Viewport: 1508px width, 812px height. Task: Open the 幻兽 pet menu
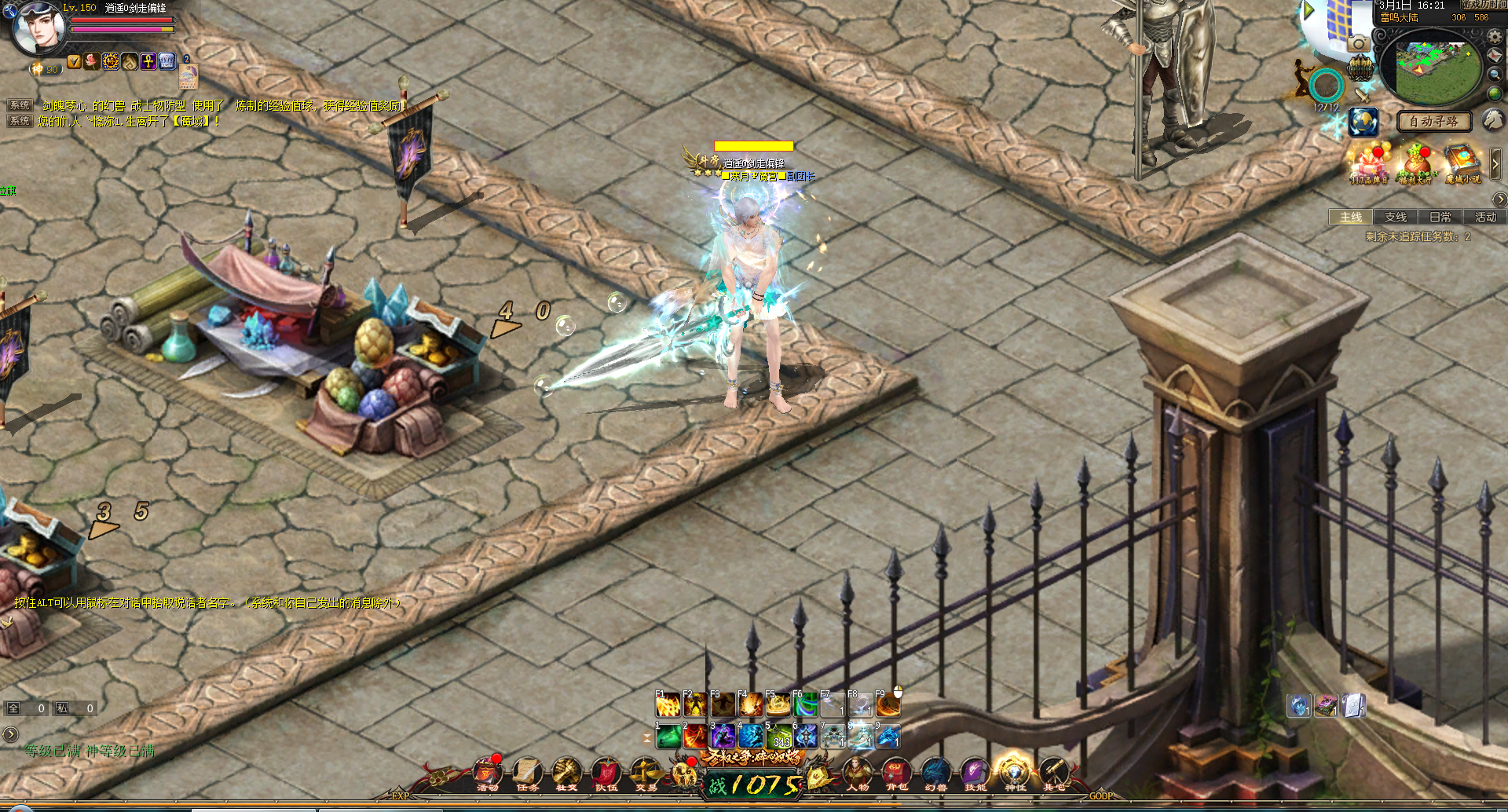935,774
